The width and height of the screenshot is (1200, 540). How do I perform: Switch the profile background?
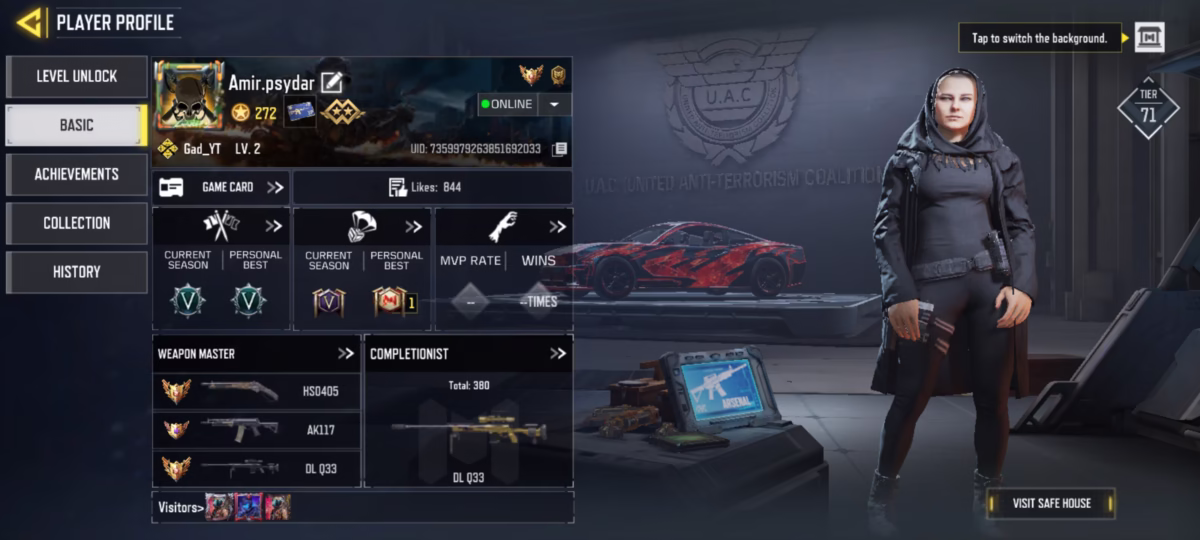coord(1149,38)
